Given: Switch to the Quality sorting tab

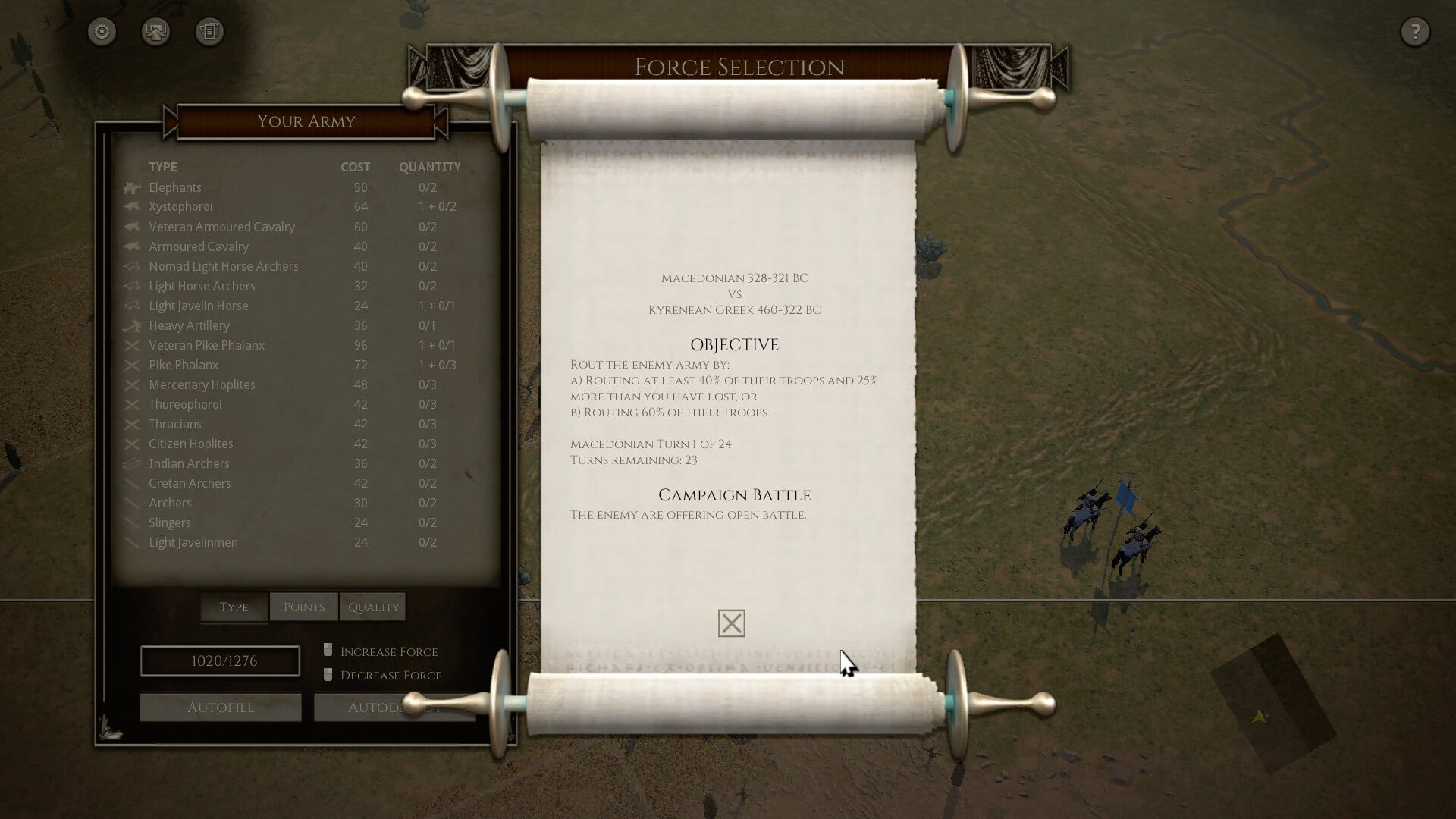Looking at the screenshot, I should point(373,607).
